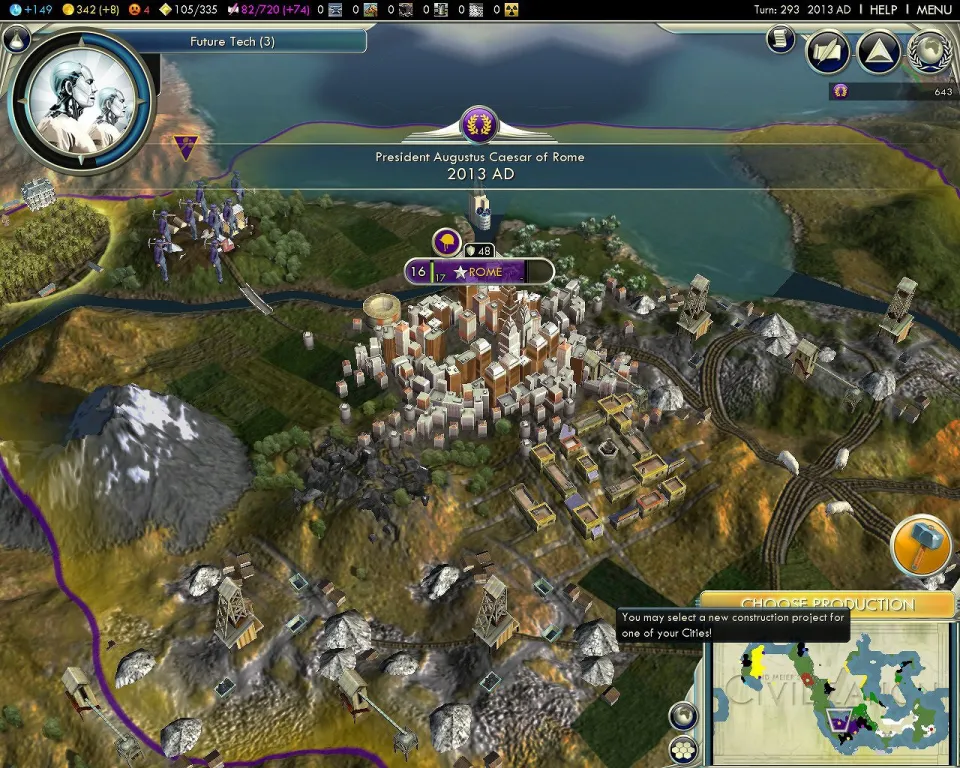The image size is (960, 768).
Task: Open the social policies triangle button
Action: 879,52
